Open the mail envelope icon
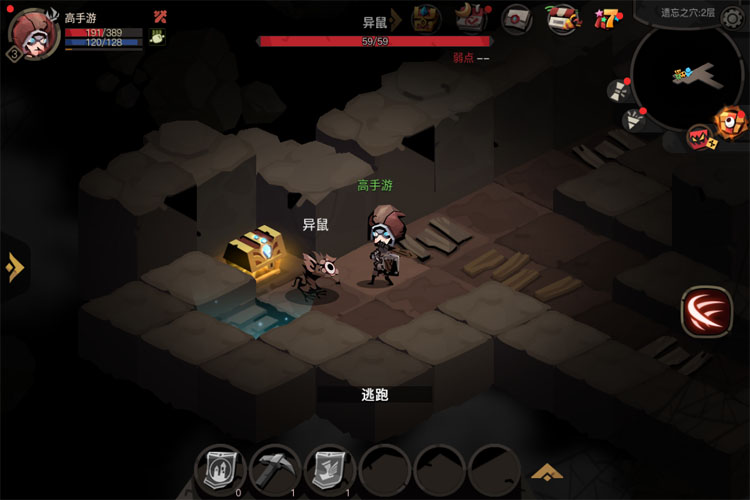Image resolution: width=750 pixels, height=500 pixels. 516,18
